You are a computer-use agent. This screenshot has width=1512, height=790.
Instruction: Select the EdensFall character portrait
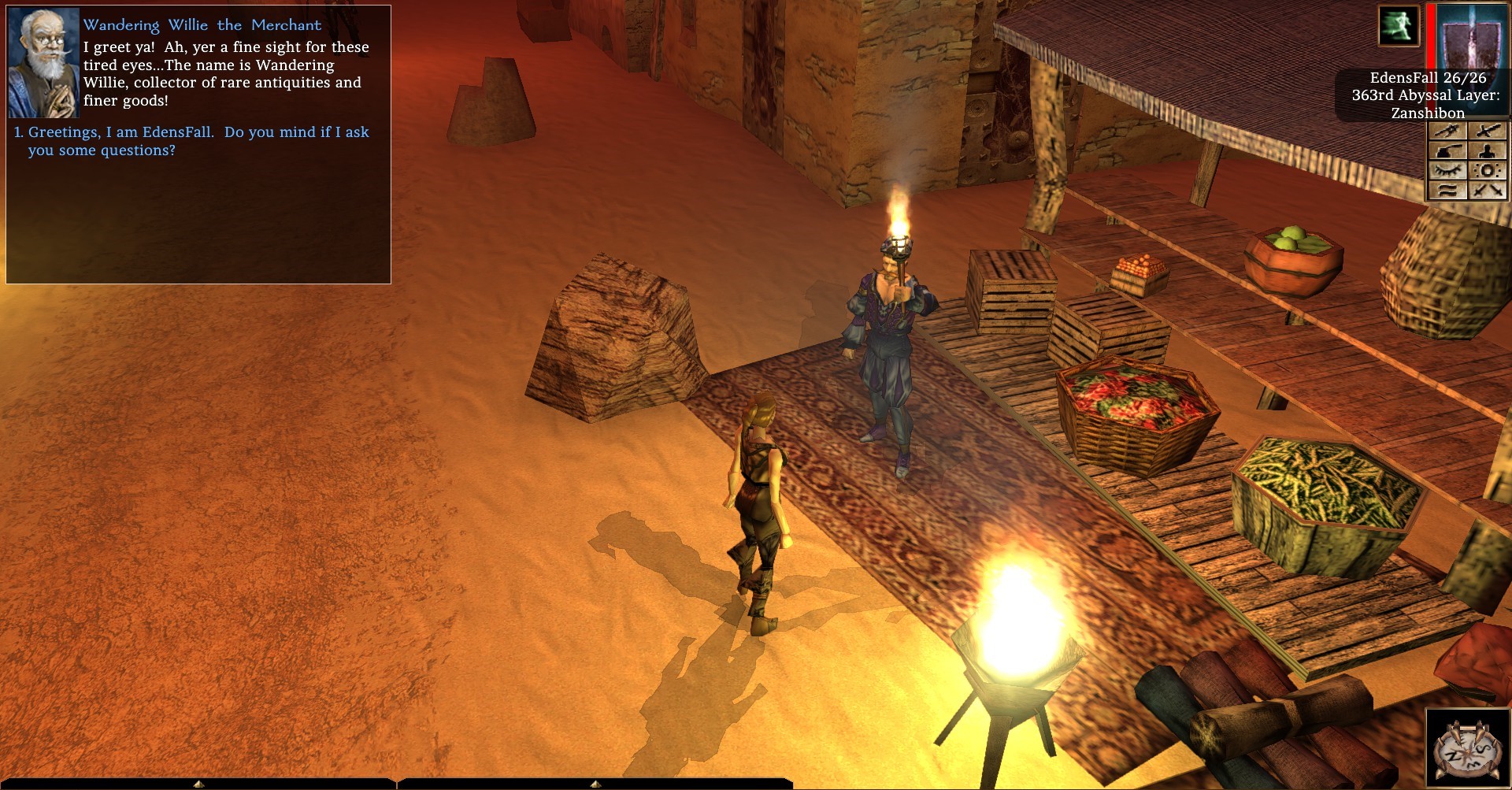click(x=1471, y=37)
